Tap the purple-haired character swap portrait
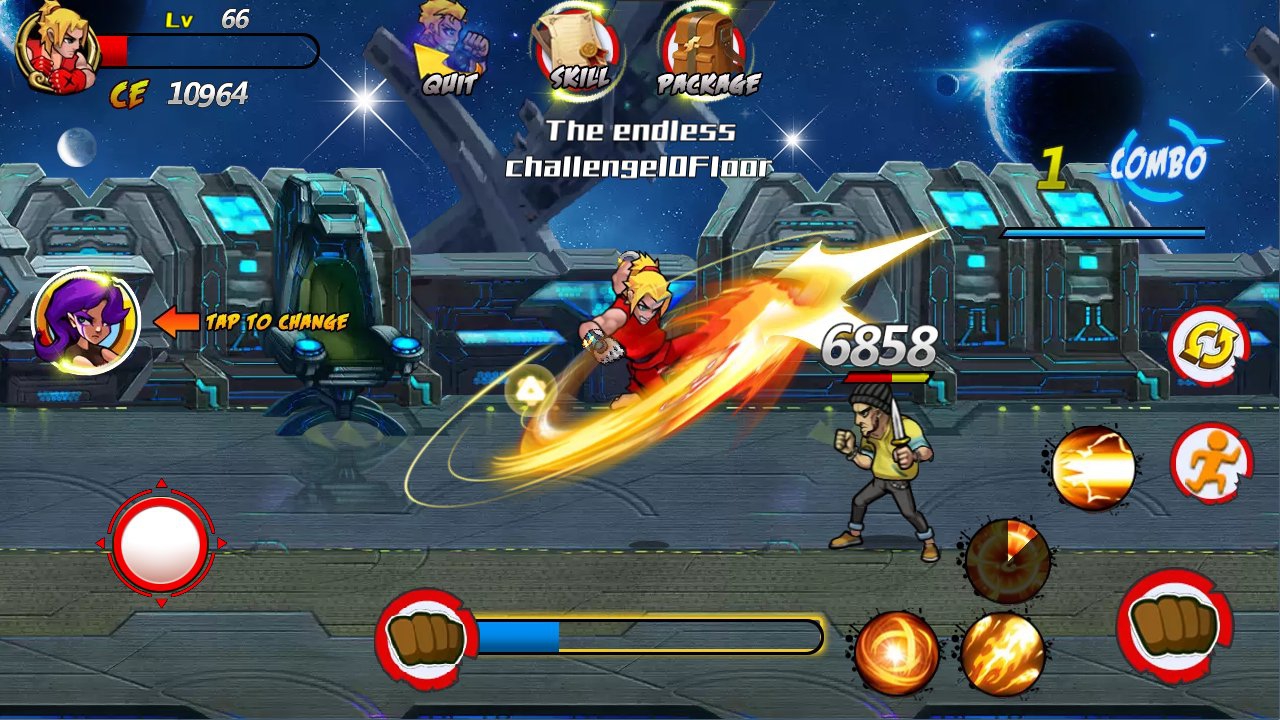 click(85, 321)
